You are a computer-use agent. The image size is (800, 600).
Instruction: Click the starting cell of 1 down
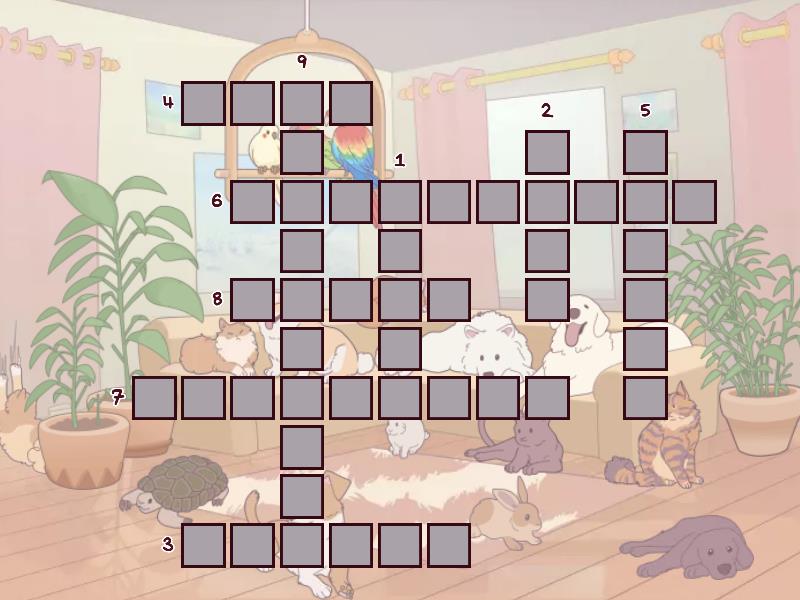[x=400, y=201]
